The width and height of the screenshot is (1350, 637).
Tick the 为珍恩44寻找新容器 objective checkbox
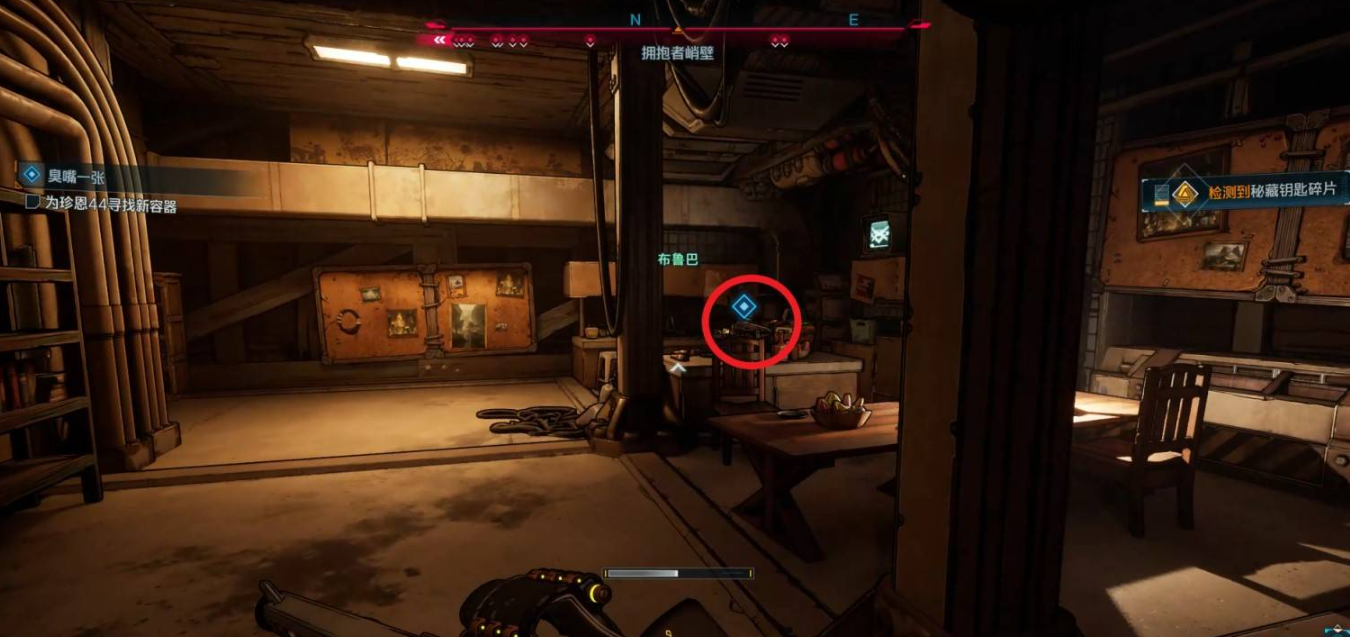point(31,203)
